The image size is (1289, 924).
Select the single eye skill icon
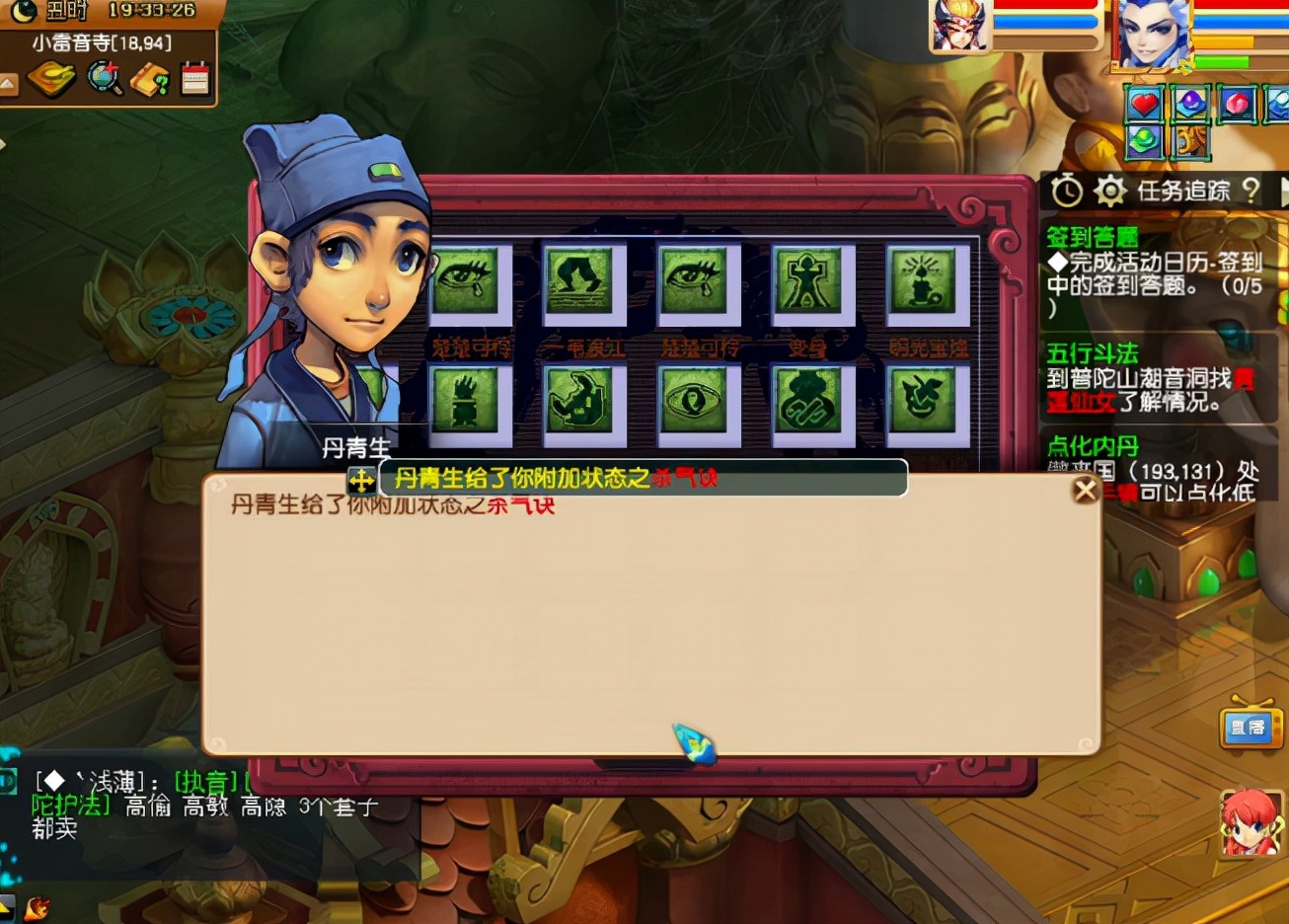point(694,401)
